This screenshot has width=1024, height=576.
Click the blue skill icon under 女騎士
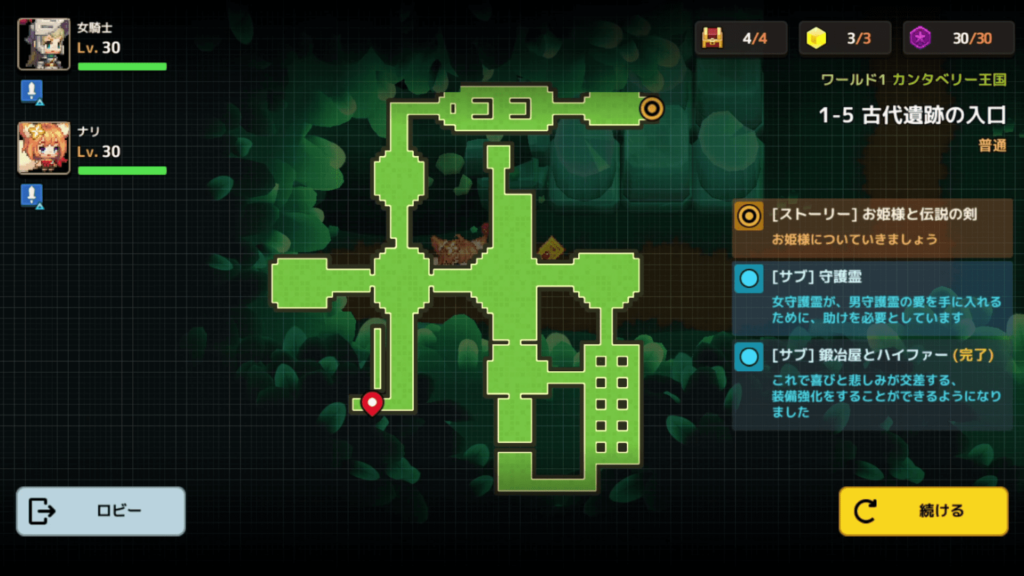30,92
